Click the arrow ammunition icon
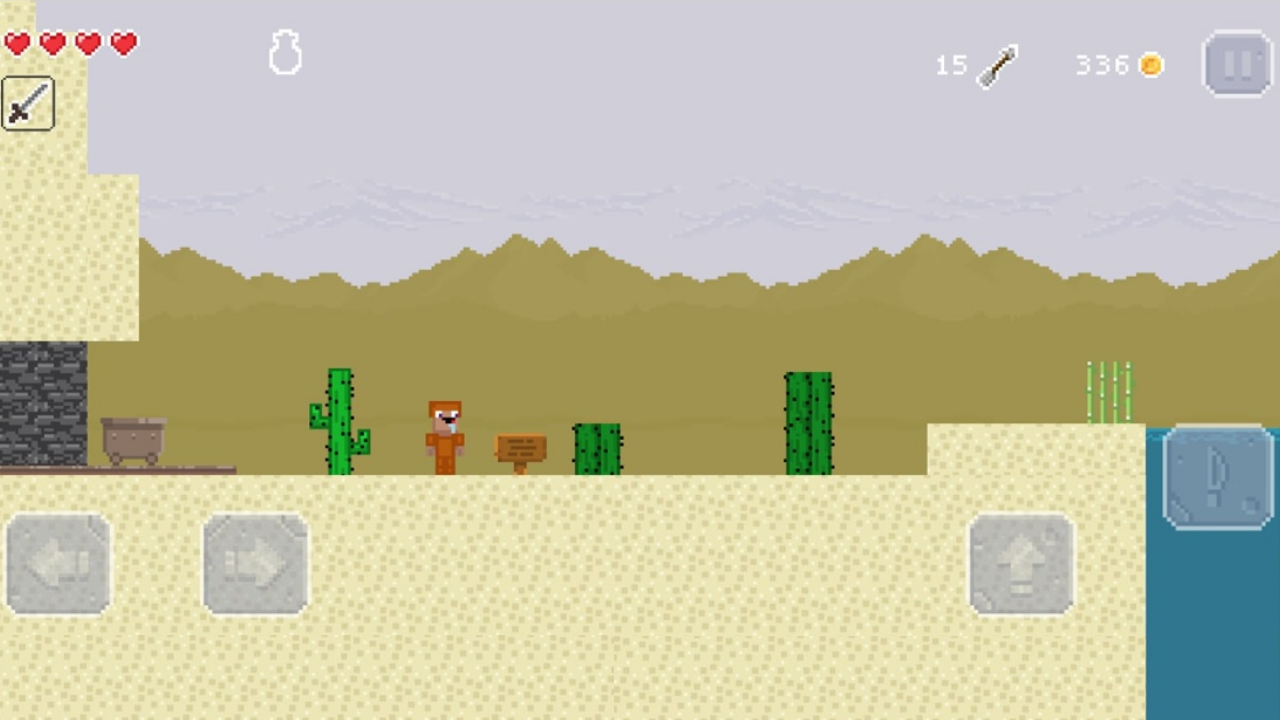The height and width of the screenshot is (720, 1280). coord(1000,64)
